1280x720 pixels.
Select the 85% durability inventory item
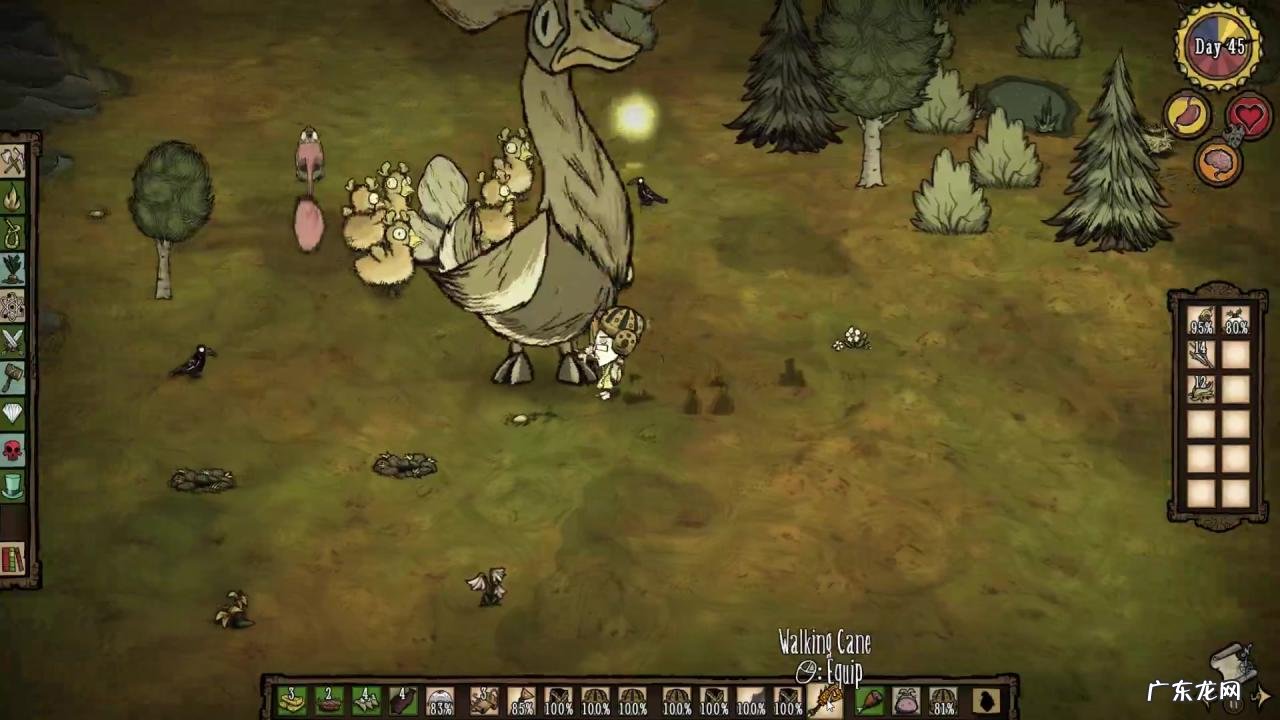(521, 701)
